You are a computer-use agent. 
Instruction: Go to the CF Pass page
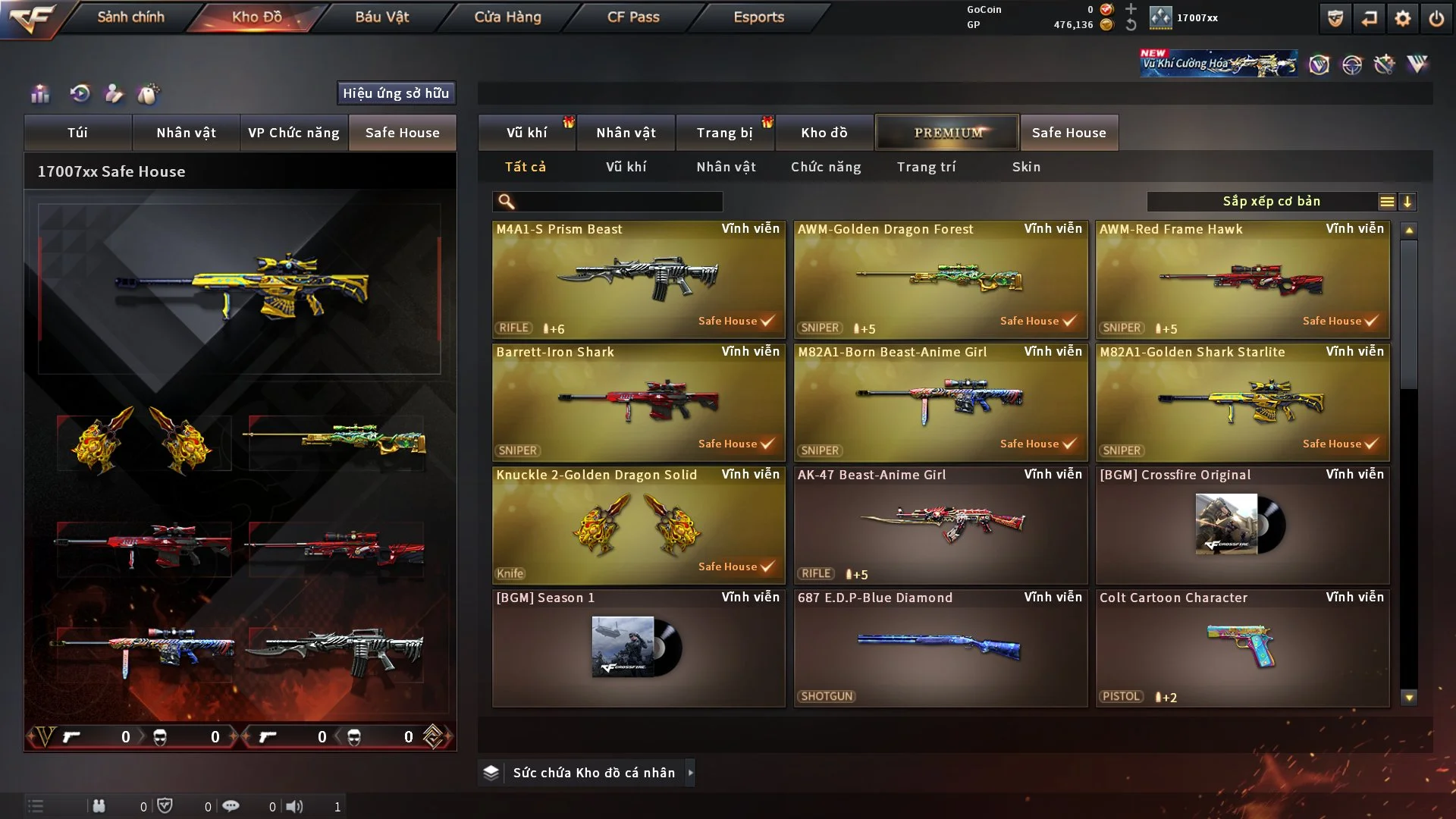click(x=633, y=17)
